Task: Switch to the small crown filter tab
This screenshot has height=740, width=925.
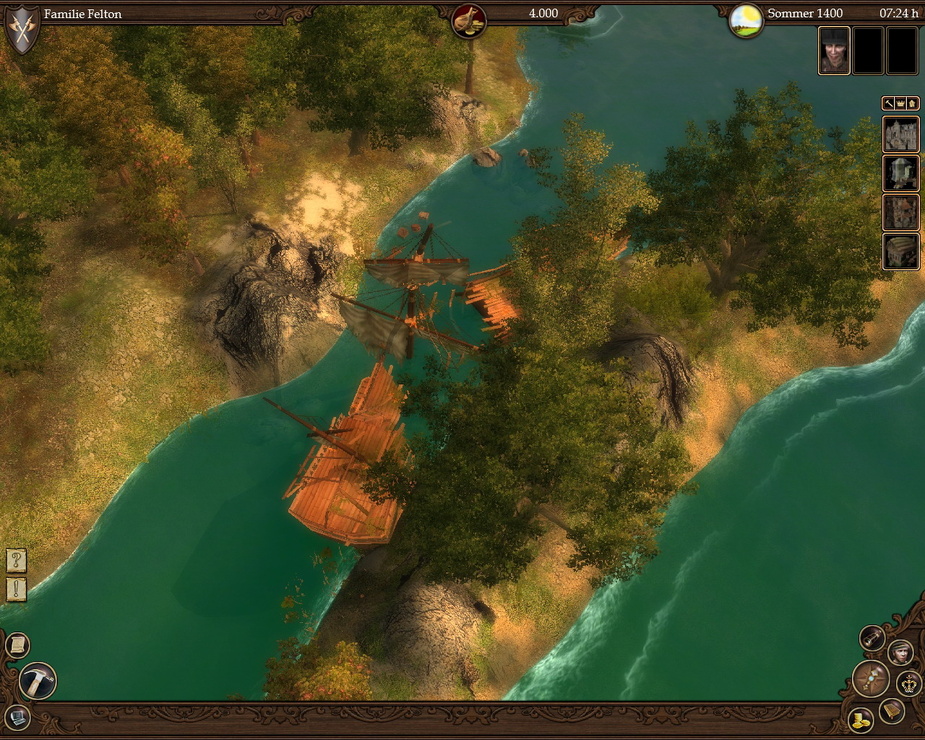Action: [901, 103]
